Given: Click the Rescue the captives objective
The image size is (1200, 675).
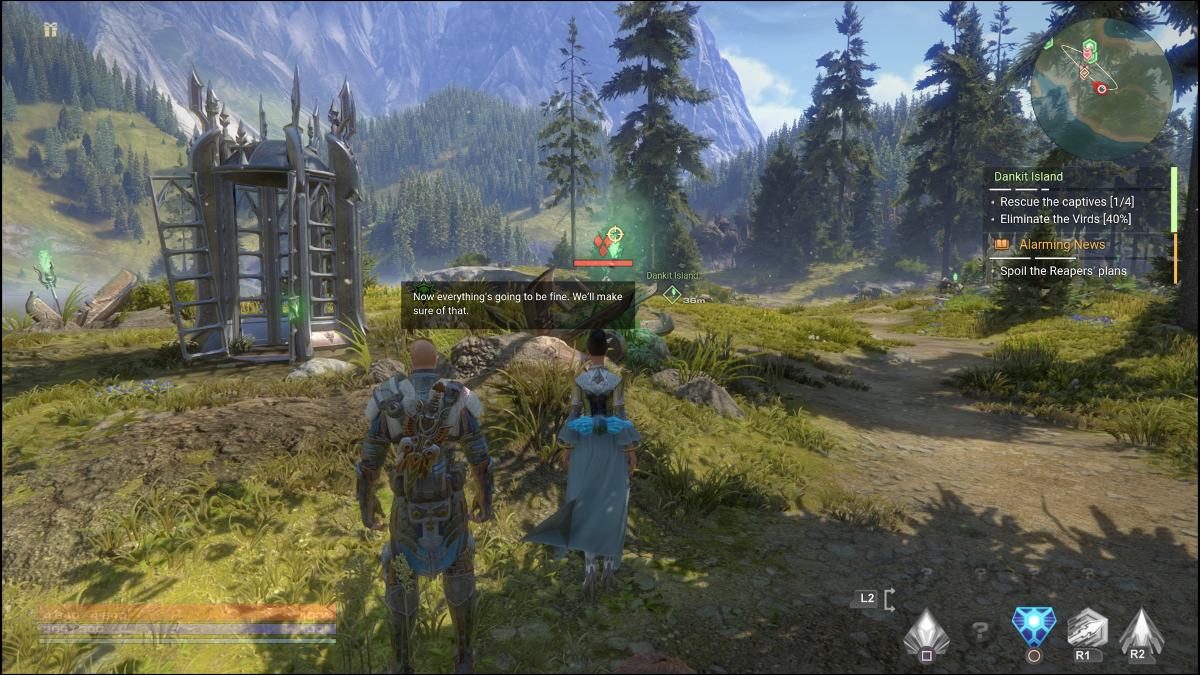Looking at the screenshot, I should point(1065,201).
